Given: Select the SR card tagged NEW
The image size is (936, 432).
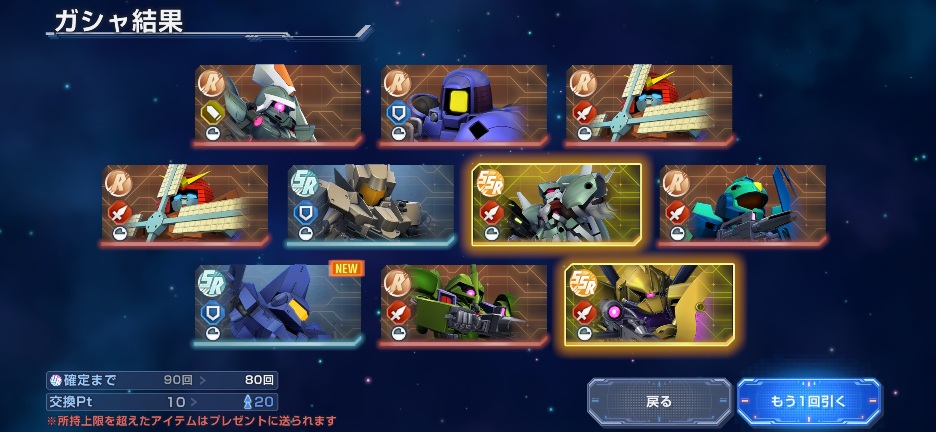Looking at the screenshot, I should 278,304.
